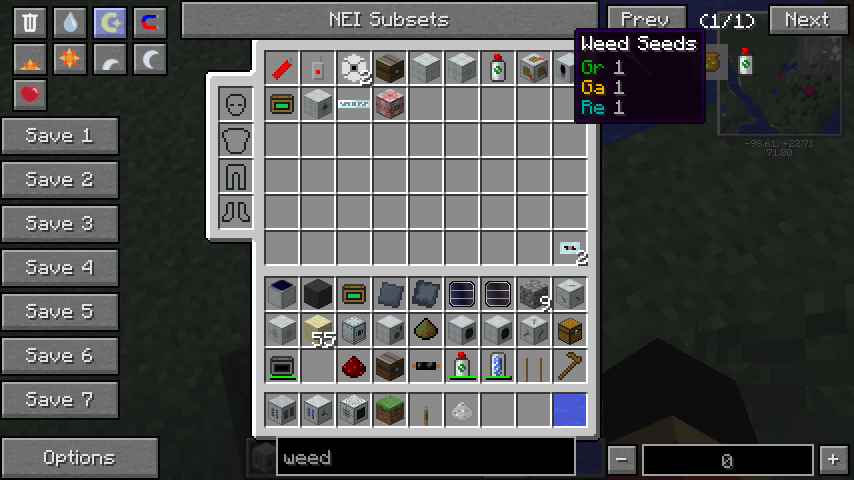The image size is (854, 480).
Task: Pick up the grass block from hotbar
Action: tap(390, 409)
